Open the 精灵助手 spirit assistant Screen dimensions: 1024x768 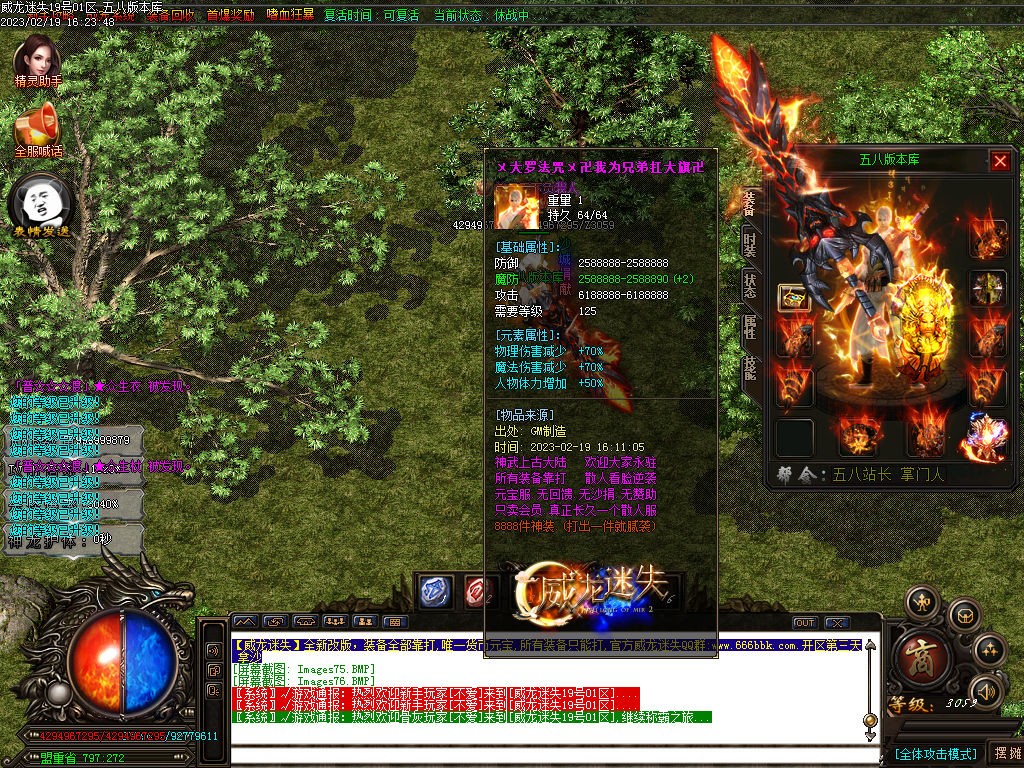tap(38, 60)
